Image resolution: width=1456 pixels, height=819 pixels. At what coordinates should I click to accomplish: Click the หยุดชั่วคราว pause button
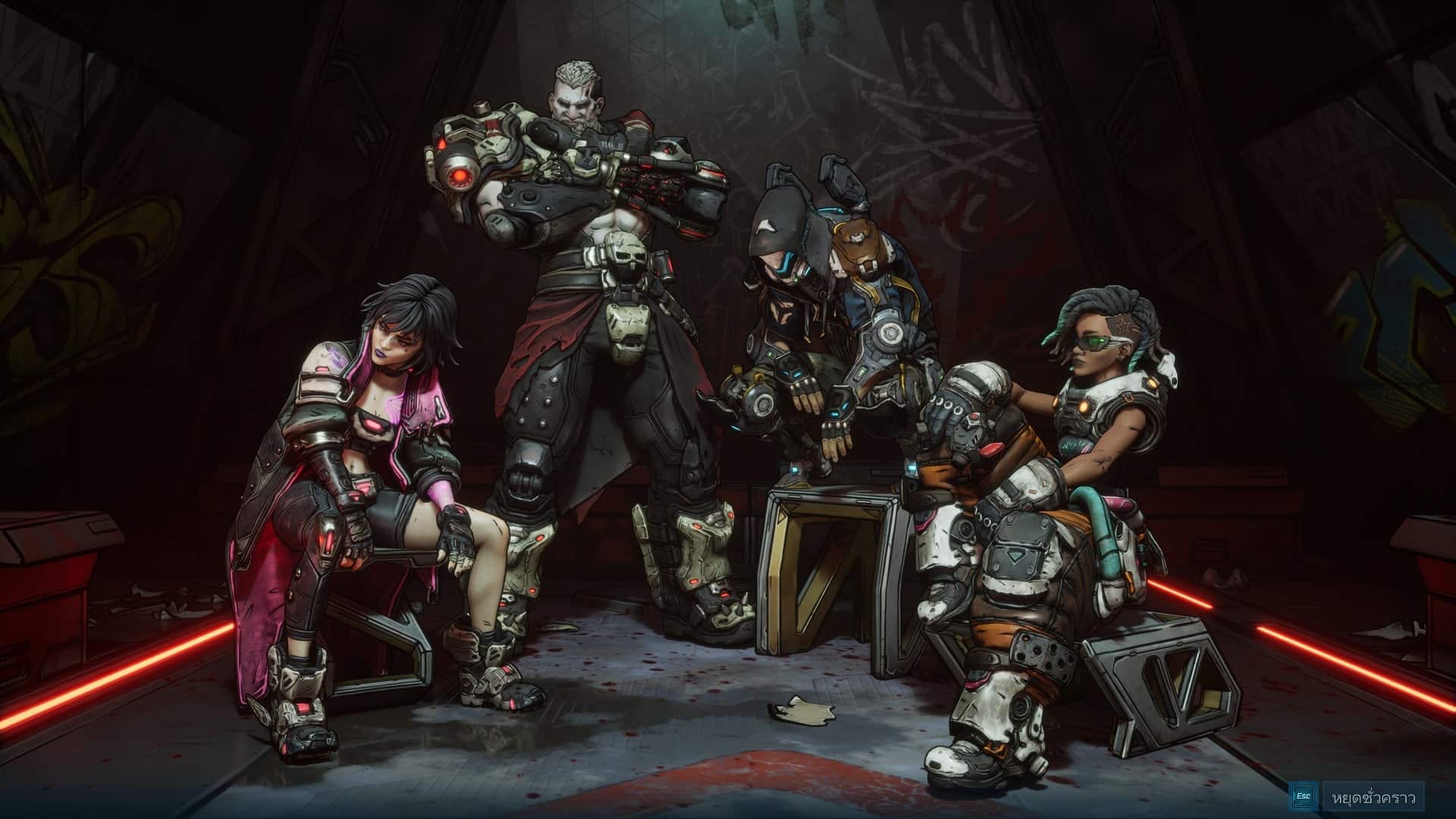[x=1373, y=797]
